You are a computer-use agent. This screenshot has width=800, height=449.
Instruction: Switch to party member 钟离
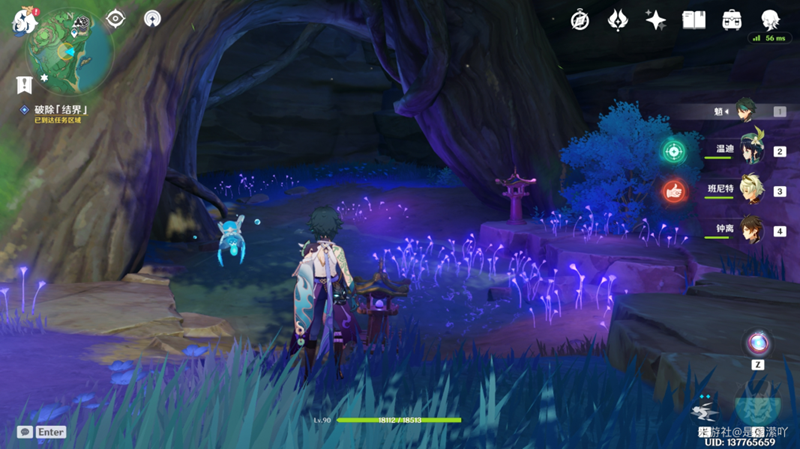[x=750, y=229]
